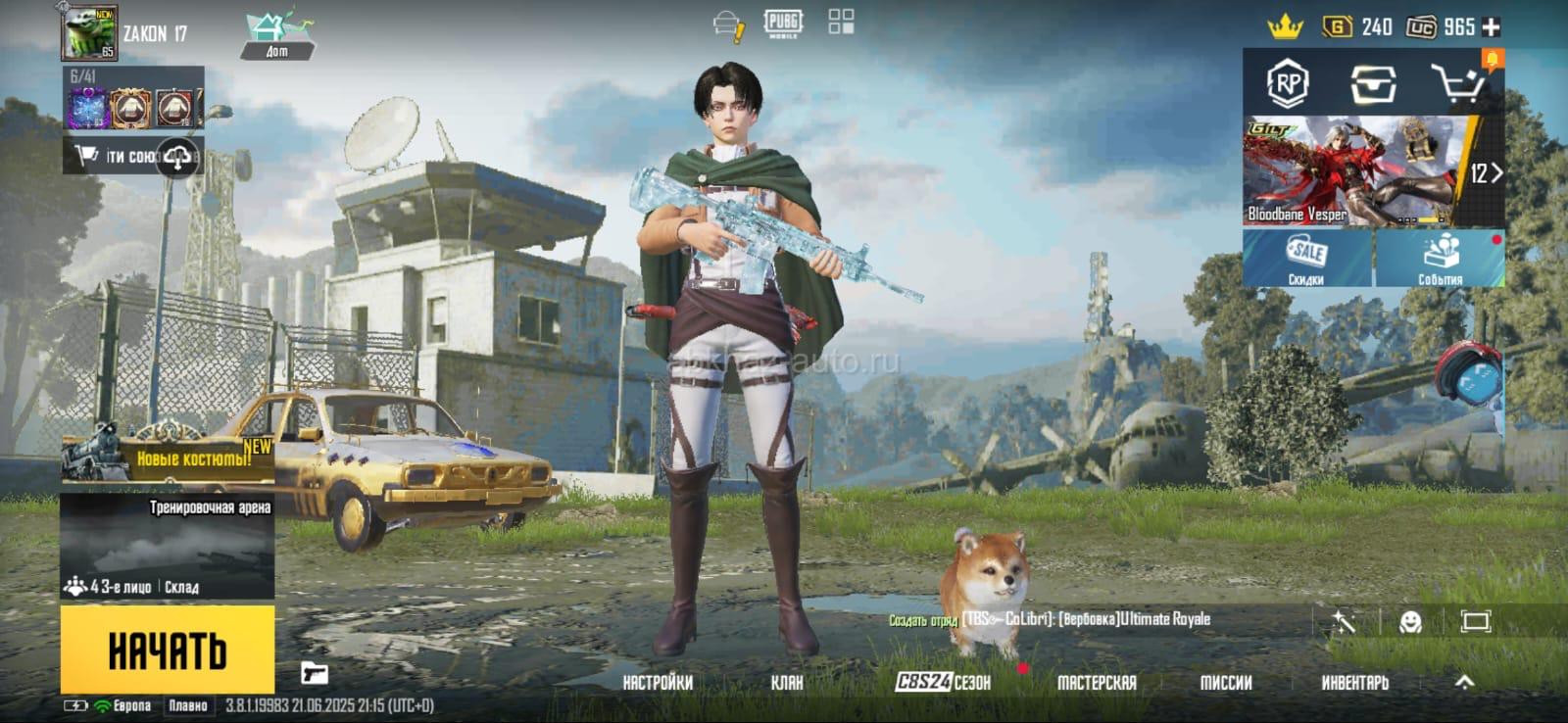
Task: Open the emote smiley face icon
Action: [1410, 621]
